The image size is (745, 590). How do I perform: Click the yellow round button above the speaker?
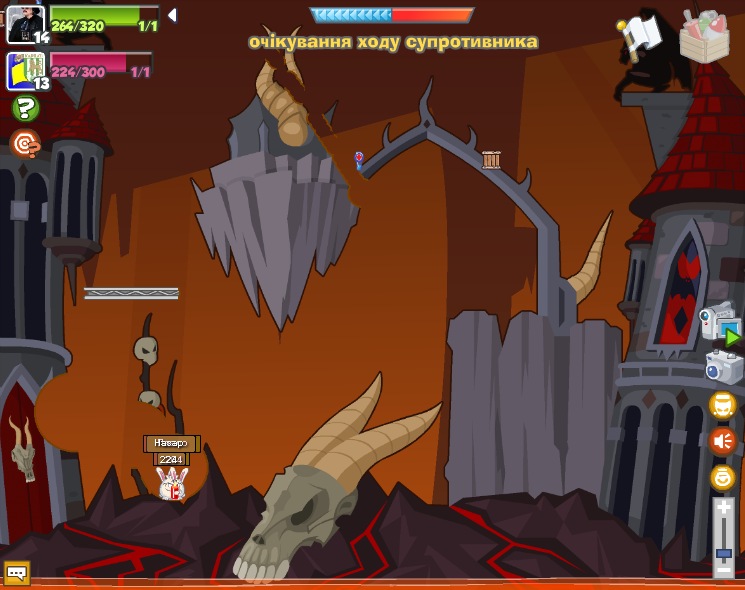[x=722, y=405]
